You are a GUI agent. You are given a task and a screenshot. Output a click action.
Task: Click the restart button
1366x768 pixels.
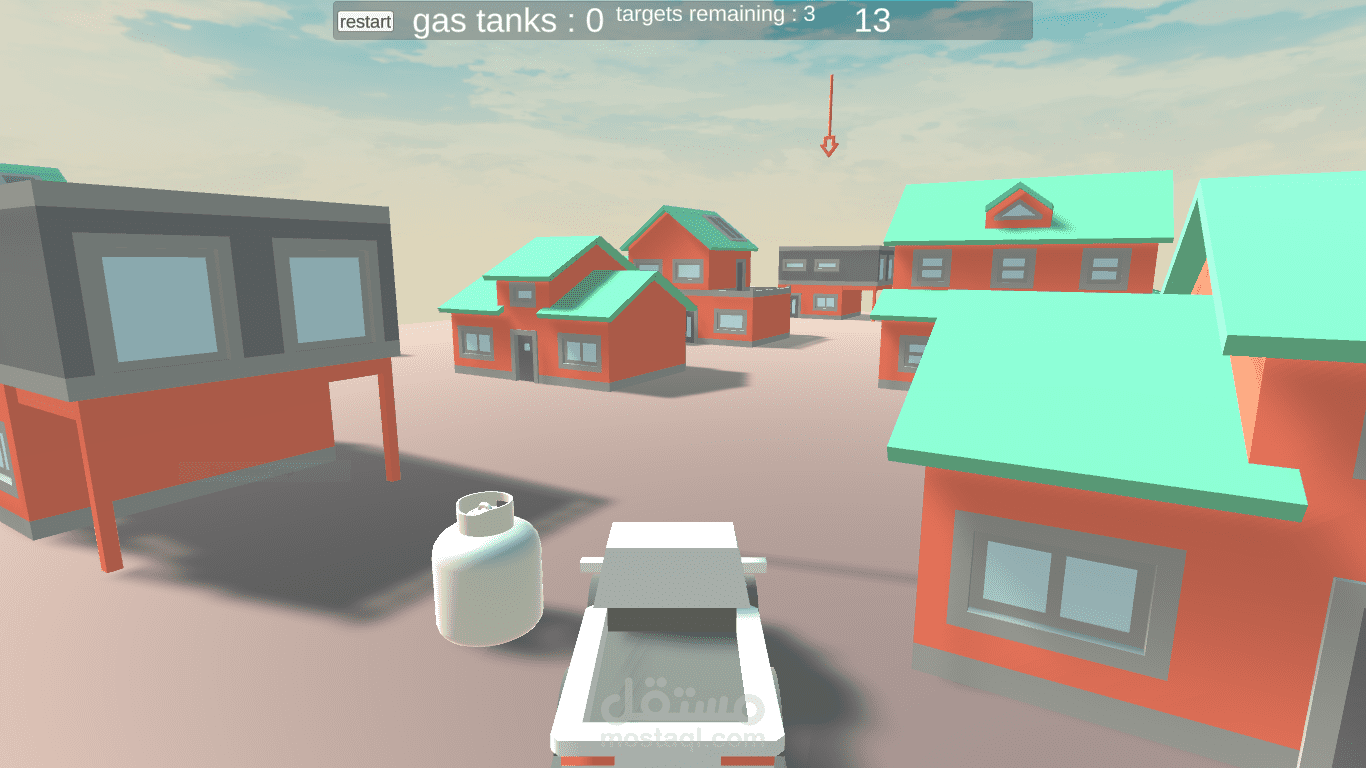(x=365, y=22)
